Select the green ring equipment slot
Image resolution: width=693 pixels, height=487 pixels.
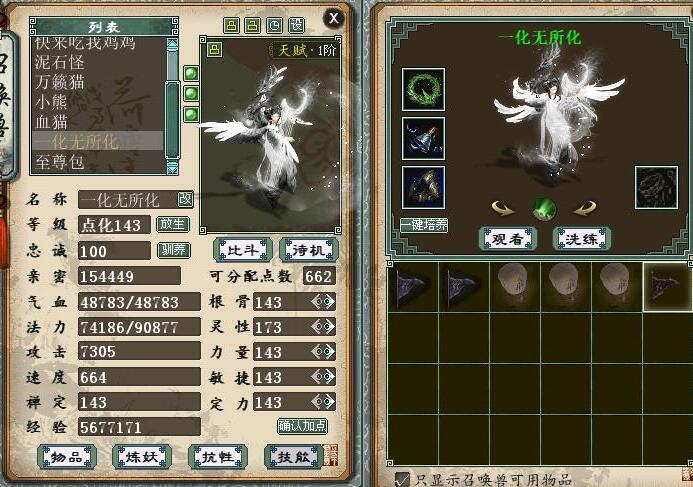(424, 90)
